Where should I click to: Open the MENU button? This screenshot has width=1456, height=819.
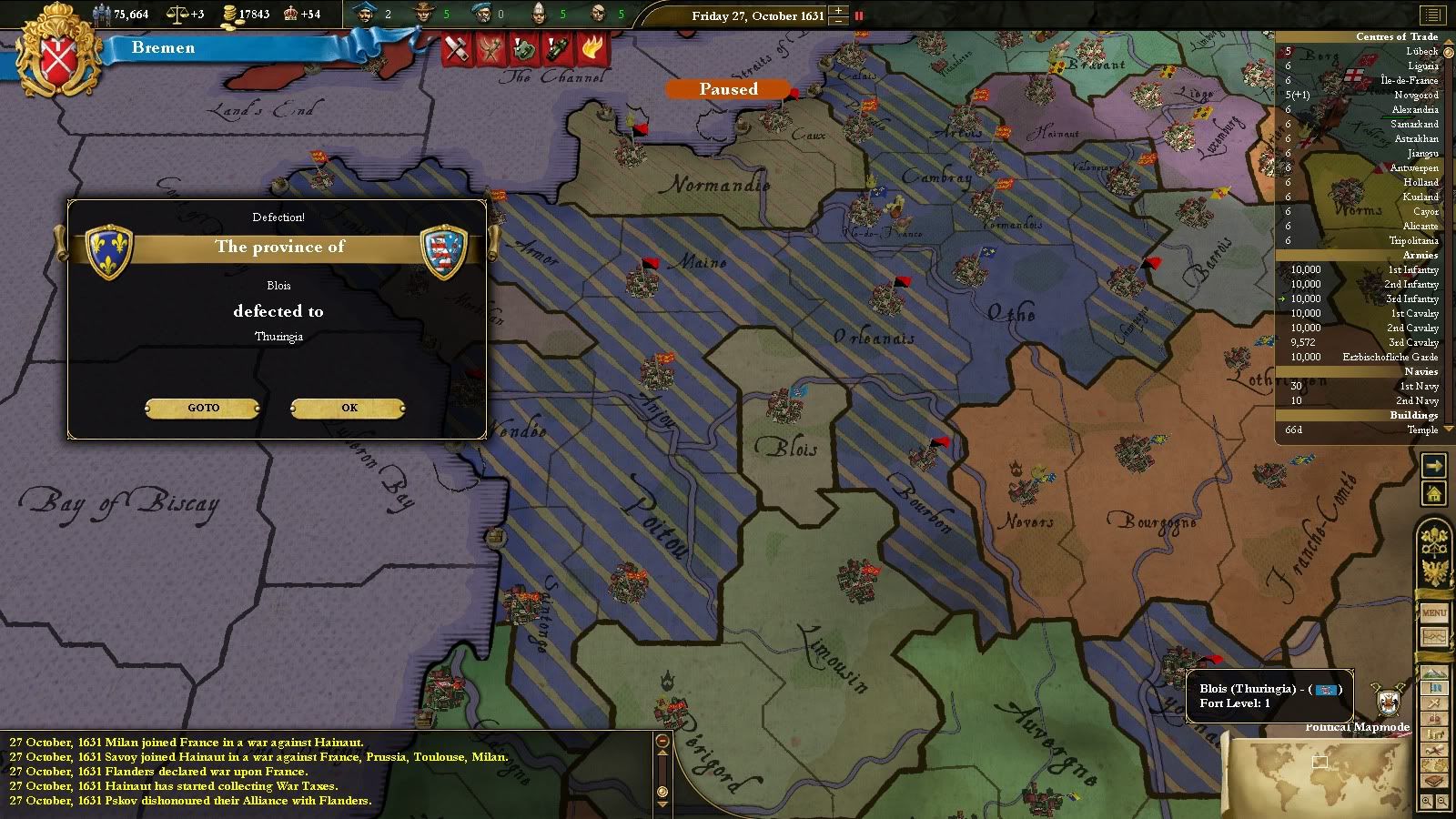1433,612
